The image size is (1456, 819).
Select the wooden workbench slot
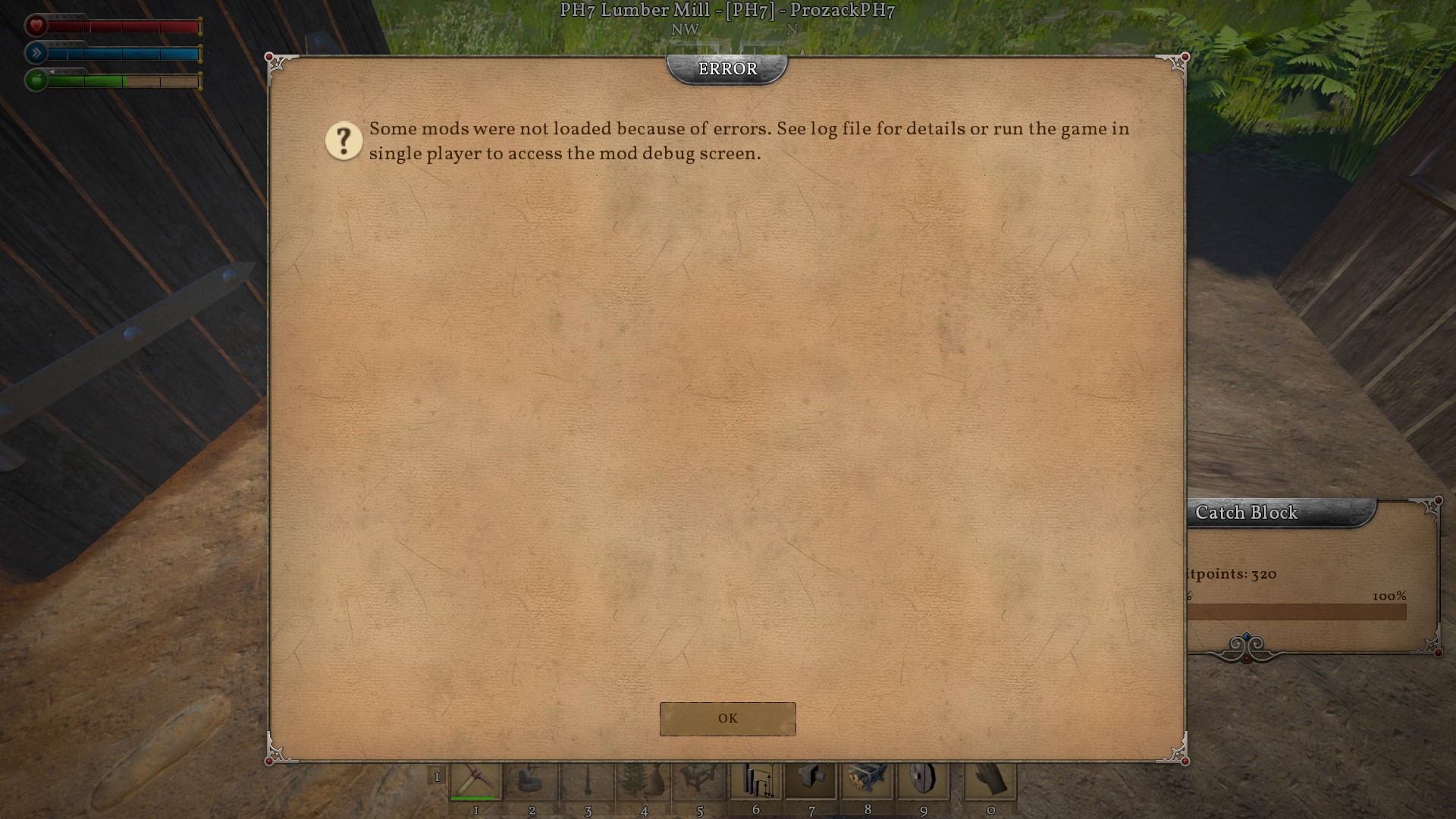tap(699, 781)
